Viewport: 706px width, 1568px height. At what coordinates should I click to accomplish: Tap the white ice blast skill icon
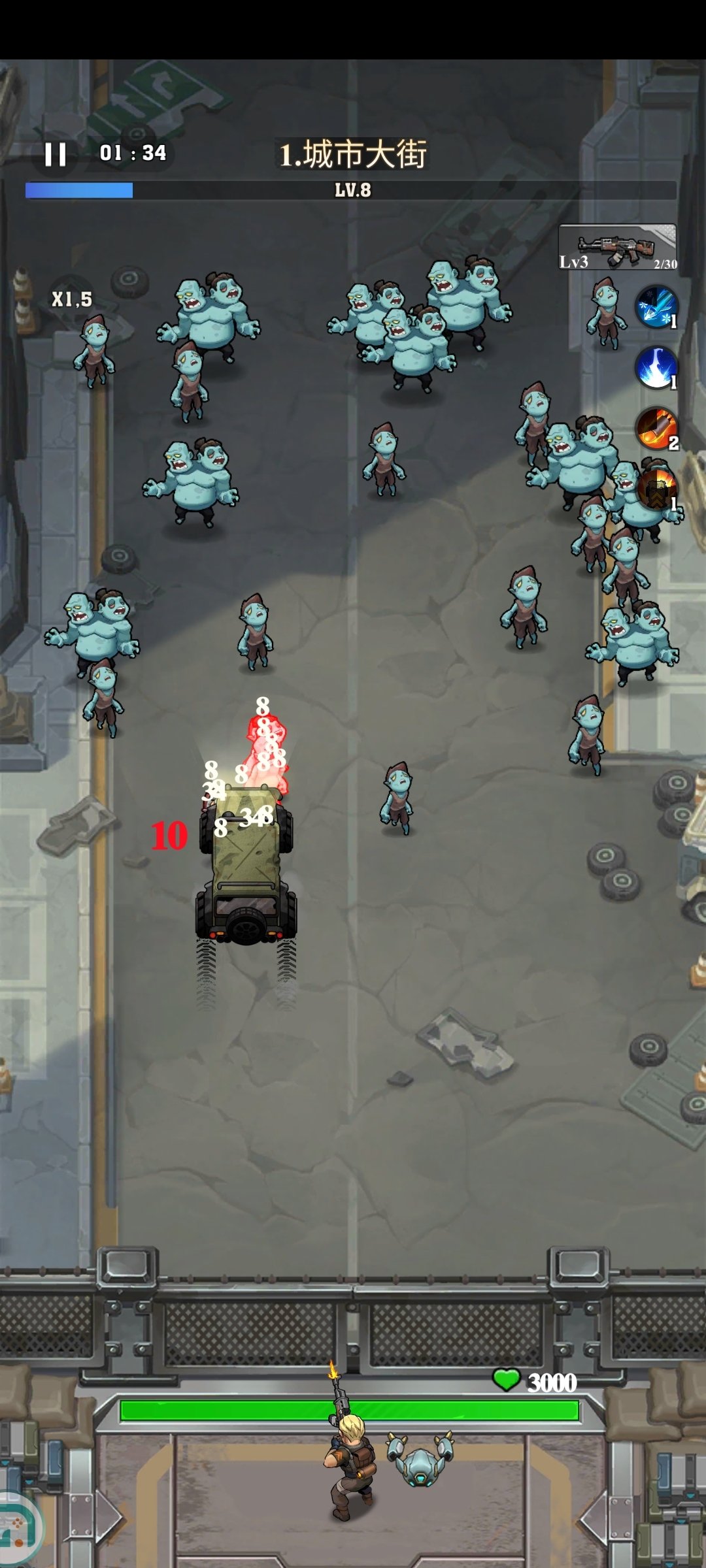pyautogui.click(x=656, y=368)
